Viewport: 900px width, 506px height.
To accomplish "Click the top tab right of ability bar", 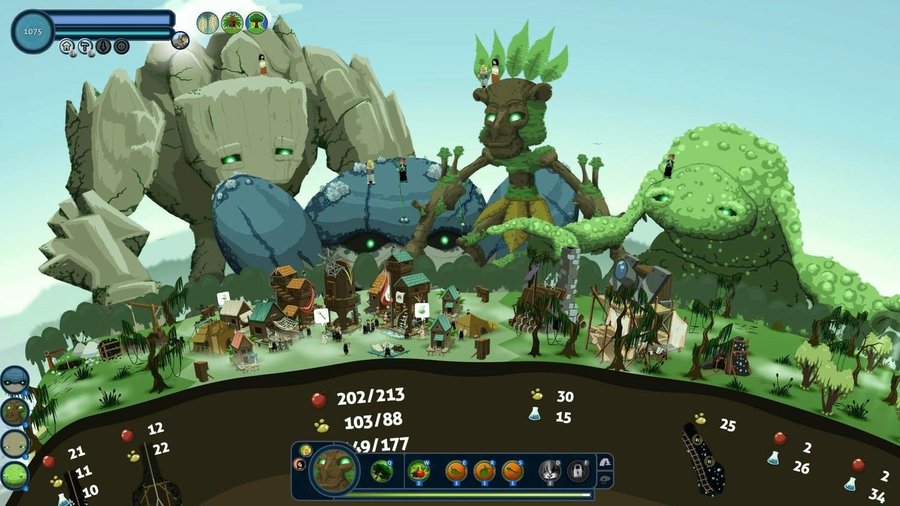I will 604,461.
